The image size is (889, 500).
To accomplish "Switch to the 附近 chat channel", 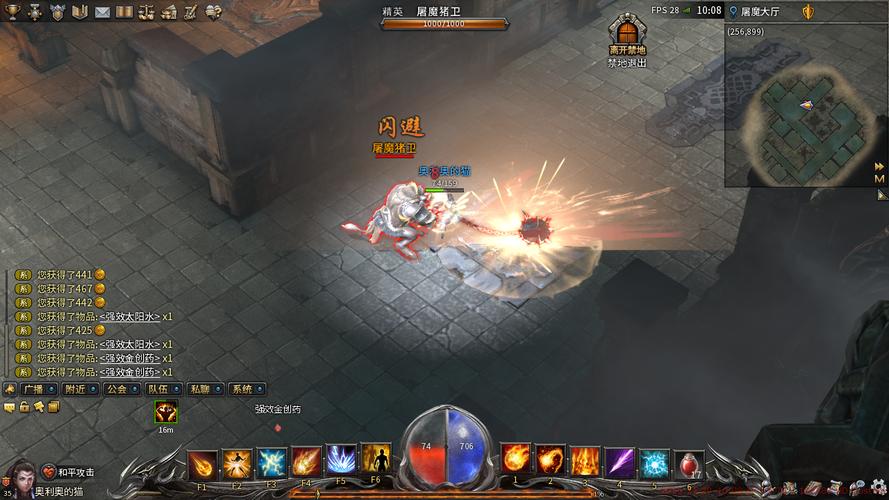I will [78, 389].
